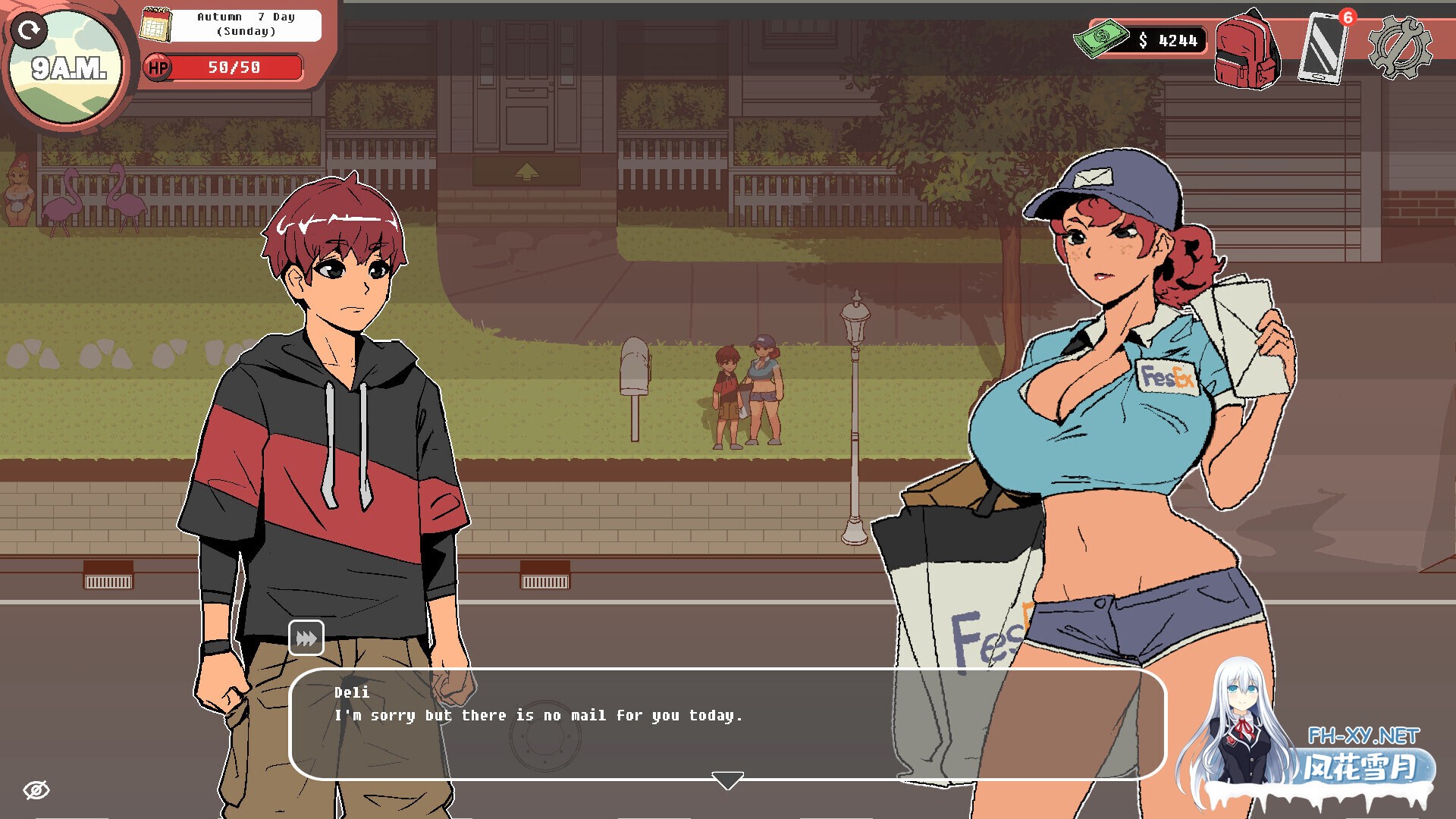Image resolution: width=1456 pixels, height=819 pixels.
Task: Click the fast-forward skip dialogue button
Action: [x=306, y=638]
